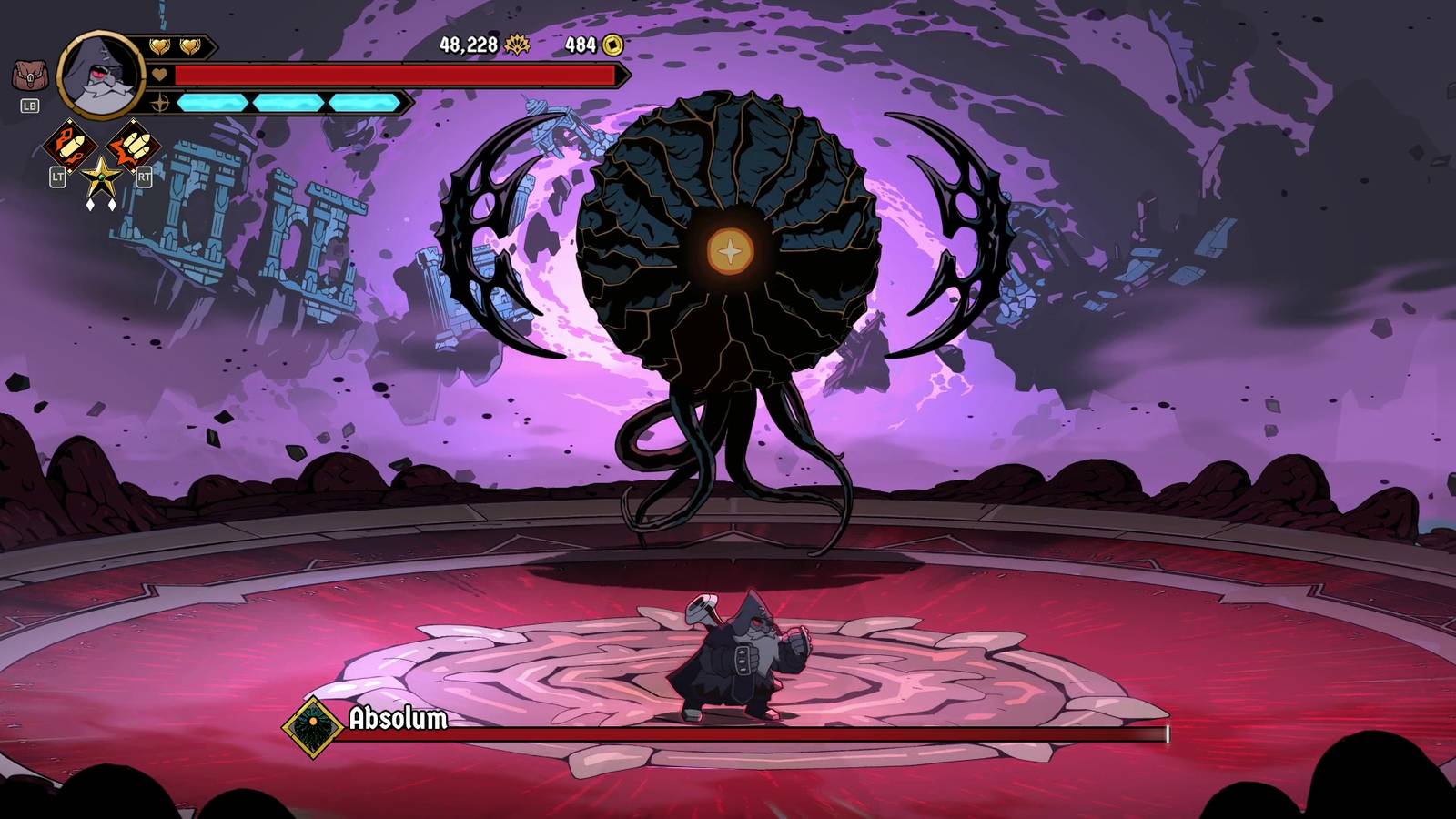Click the RT button prompt label
The width and height of the screenshot is (1456, 819).
(x=145, y=178)
